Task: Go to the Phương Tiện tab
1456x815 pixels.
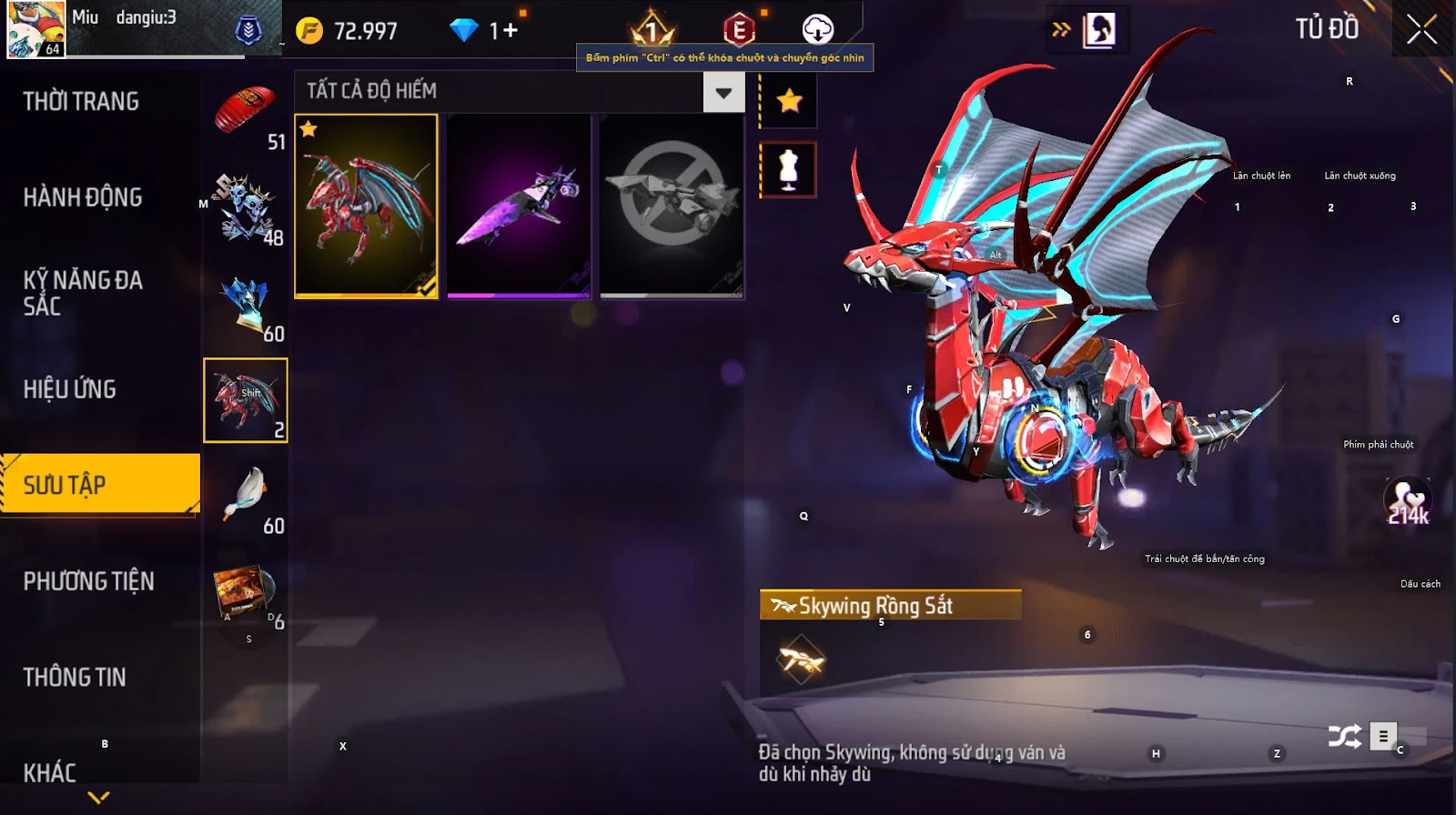Action: 89,581
